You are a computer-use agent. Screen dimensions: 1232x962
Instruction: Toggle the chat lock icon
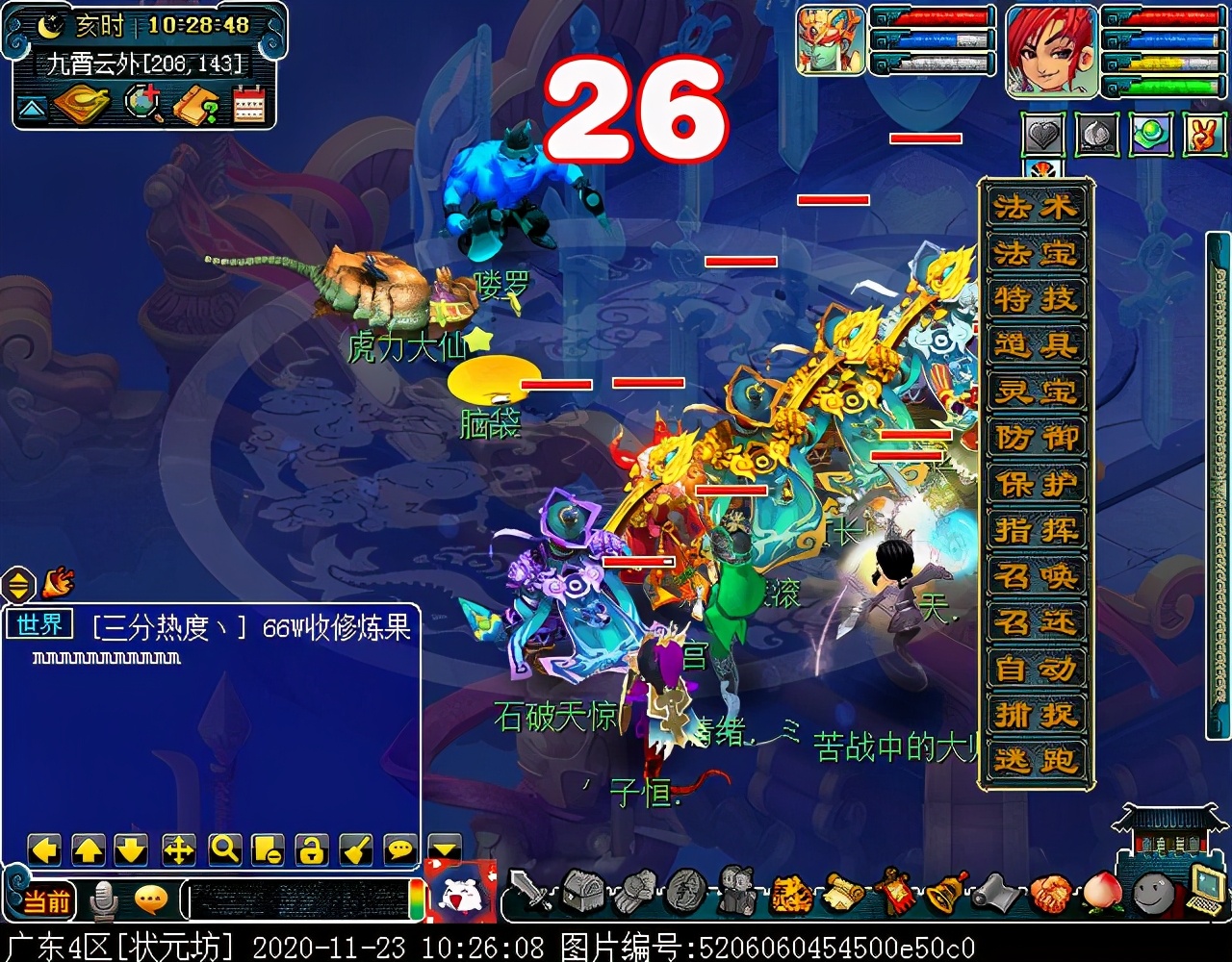(311, 850)
